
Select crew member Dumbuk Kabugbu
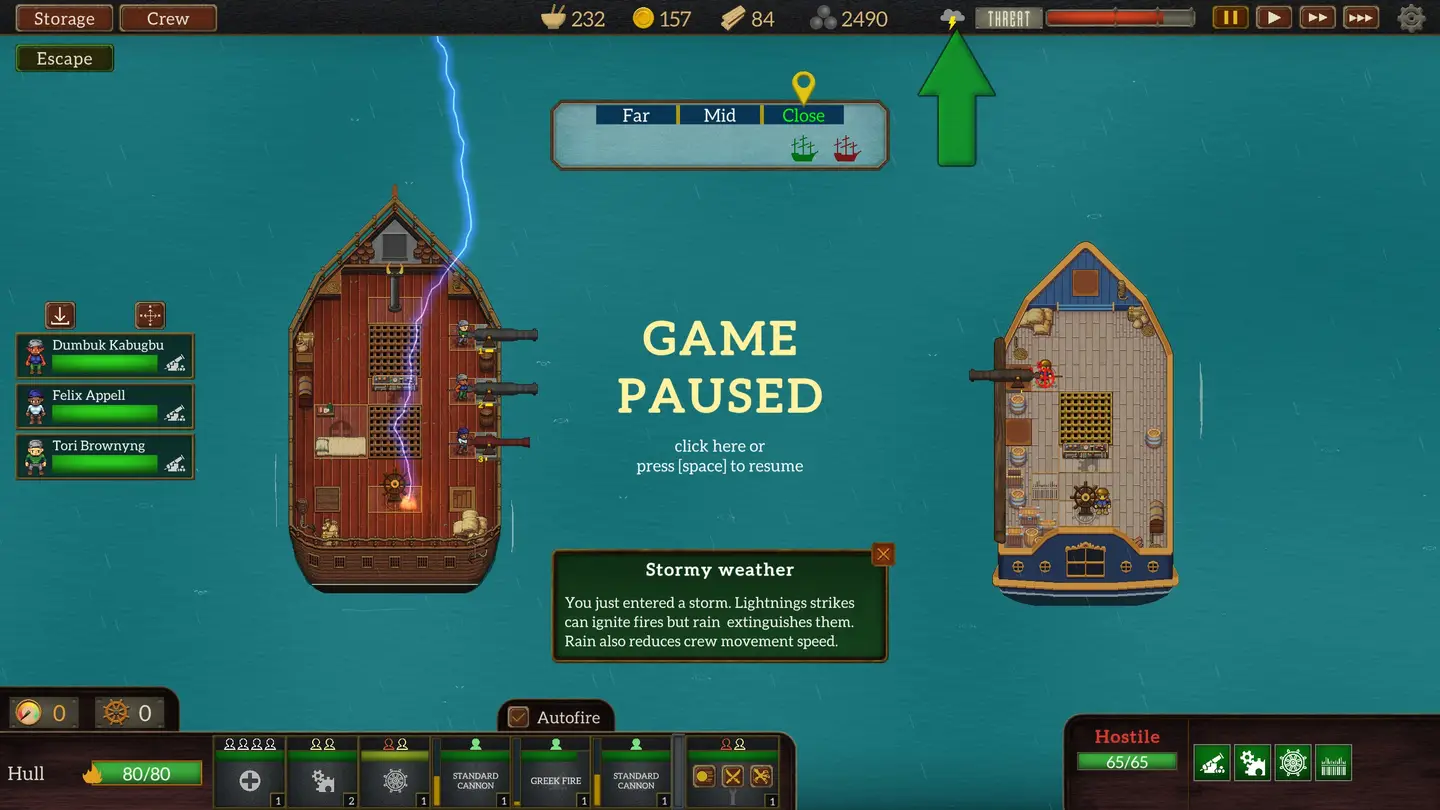pos(105,356)
